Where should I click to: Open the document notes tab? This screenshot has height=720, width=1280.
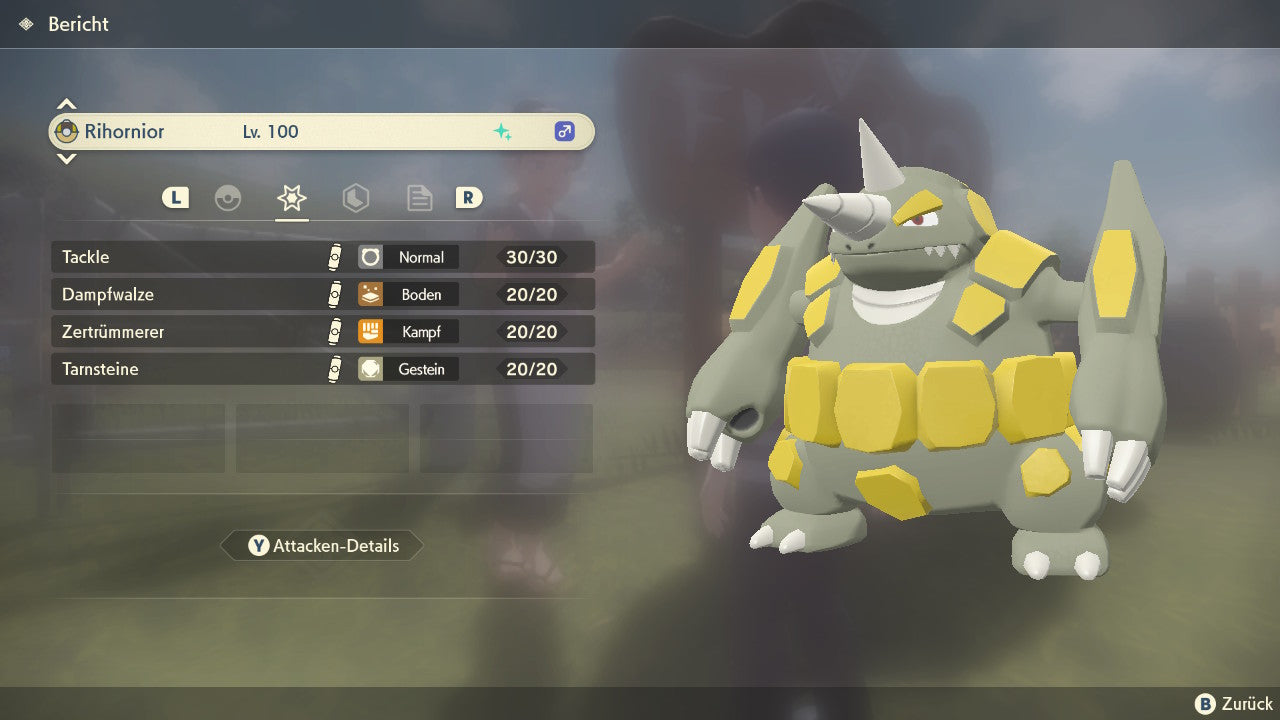[x=419, y=198]
